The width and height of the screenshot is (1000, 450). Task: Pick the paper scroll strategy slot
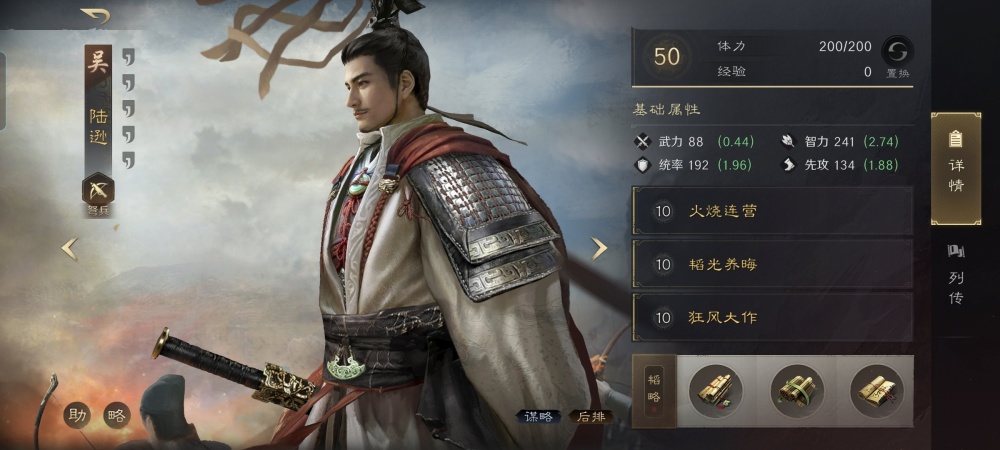coord(876,390)
